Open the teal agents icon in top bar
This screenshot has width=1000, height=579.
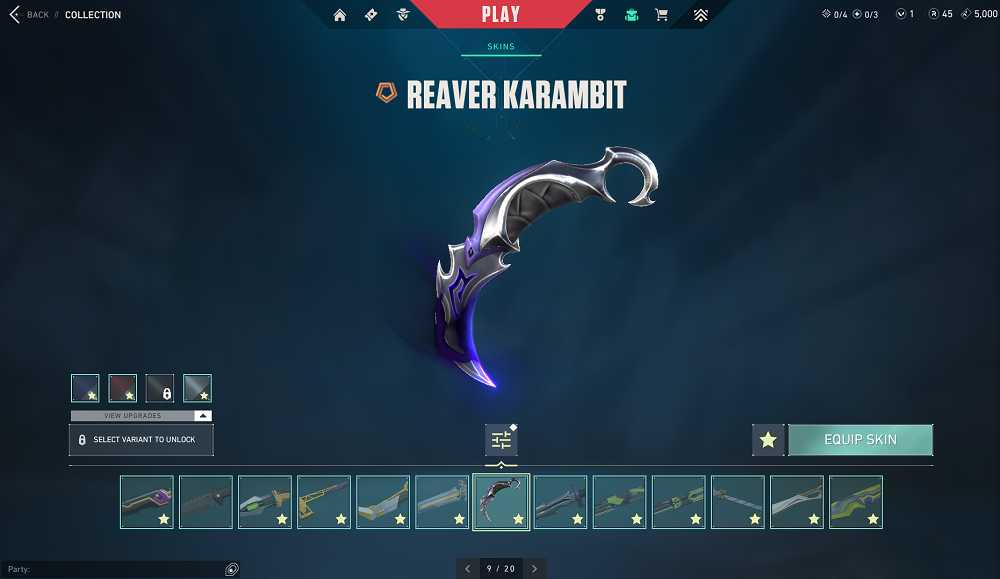631,15
